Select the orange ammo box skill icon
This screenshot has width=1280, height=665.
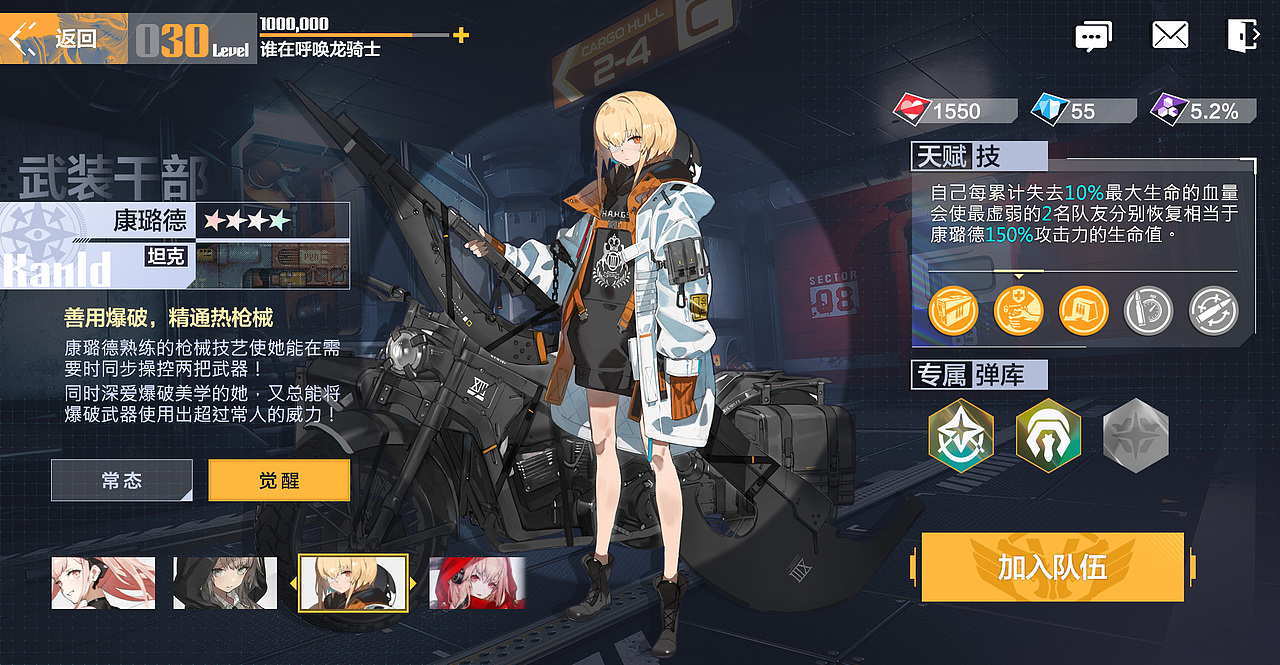tap(952, 311)
